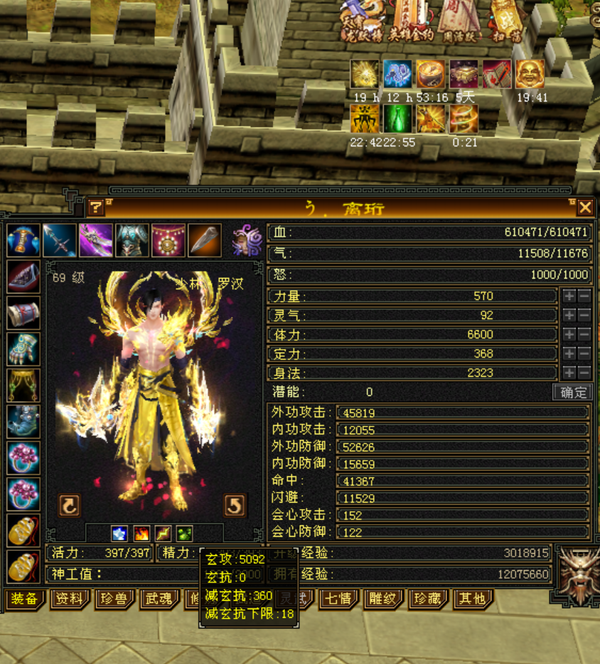Rotate character model with left arrow button
This screenshot has width=600, height=664.
[70, 504]
